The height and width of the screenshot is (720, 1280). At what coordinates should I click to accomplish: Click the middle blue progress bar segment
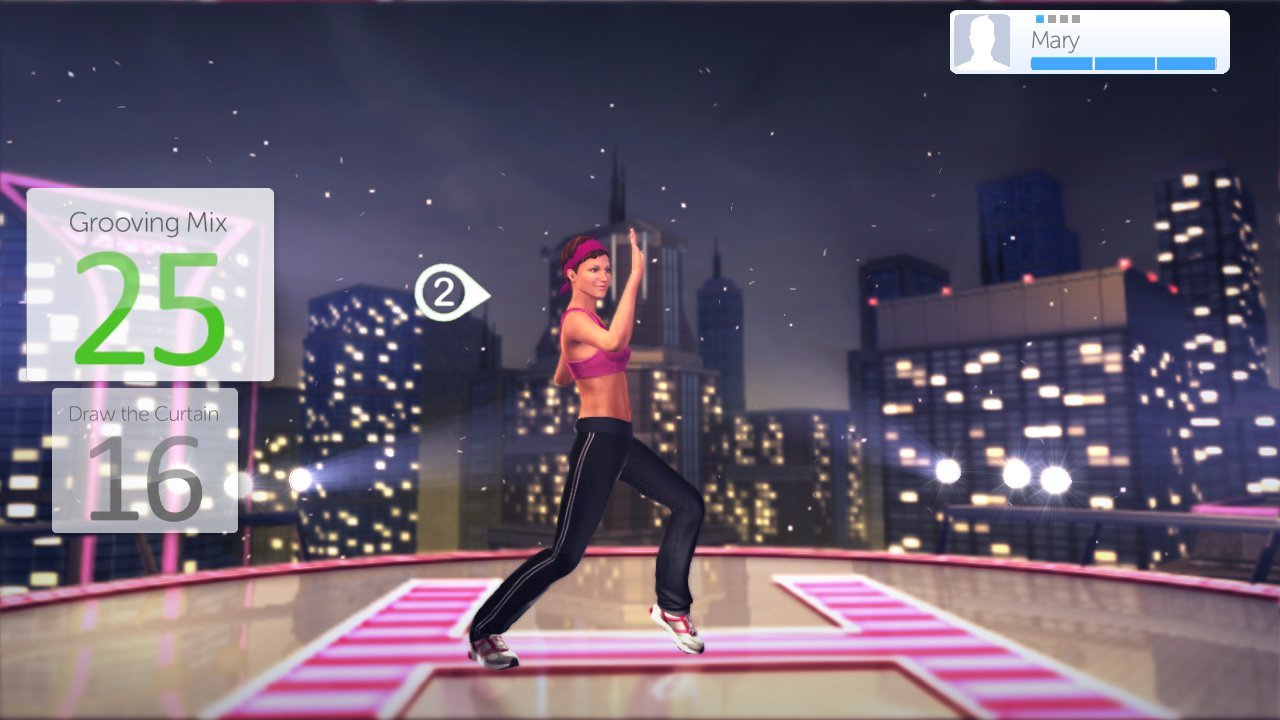(1124, 63)
